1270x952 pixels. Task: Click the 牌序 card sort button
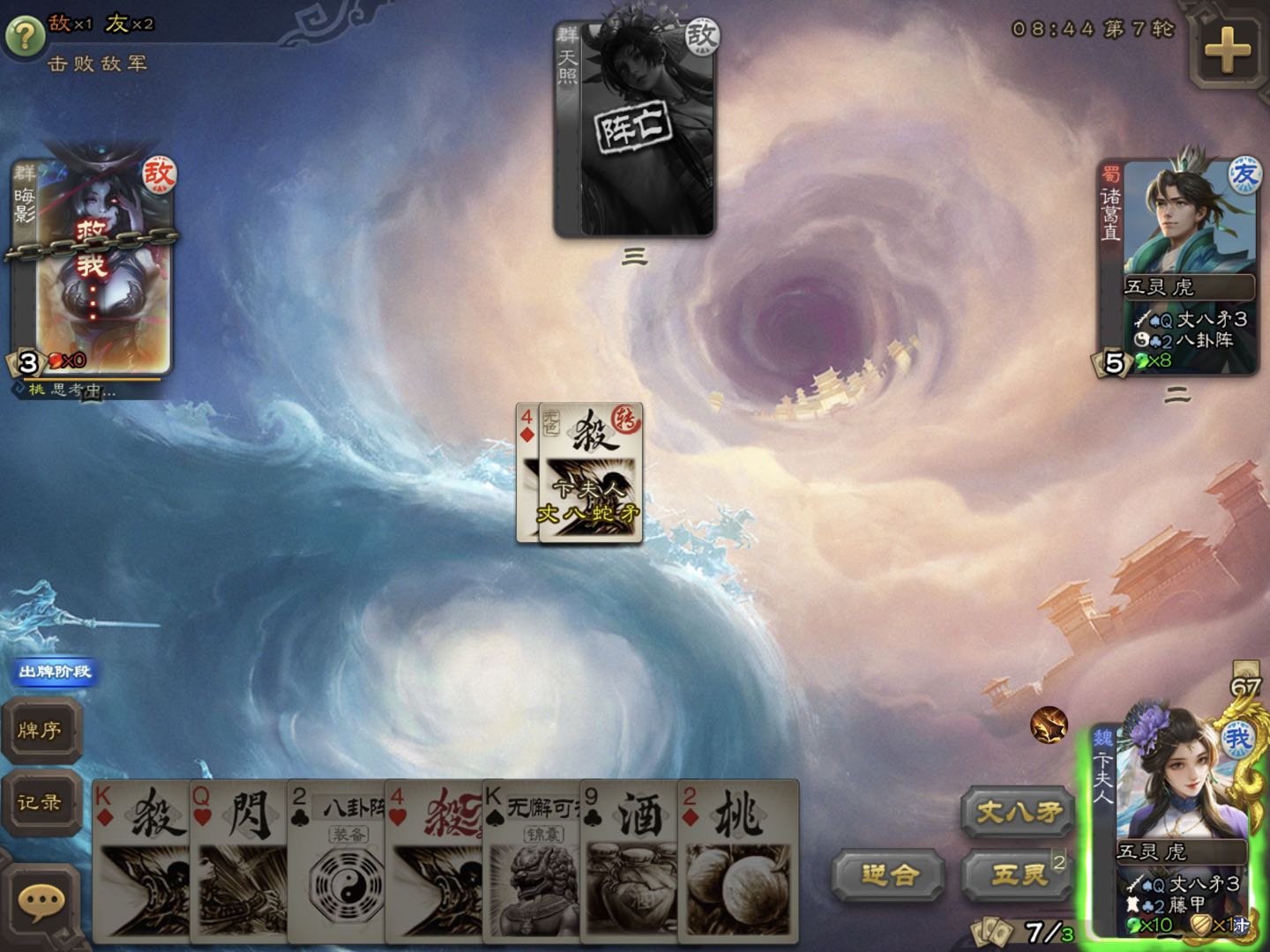pos(41,730)
